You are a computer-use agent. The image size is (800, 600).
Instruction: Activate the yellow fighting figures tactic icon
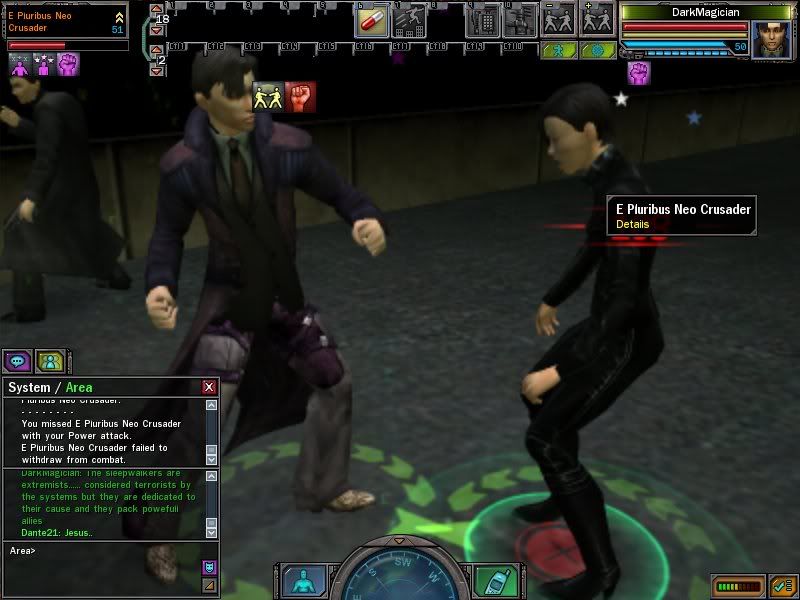(x=266, y=96)
